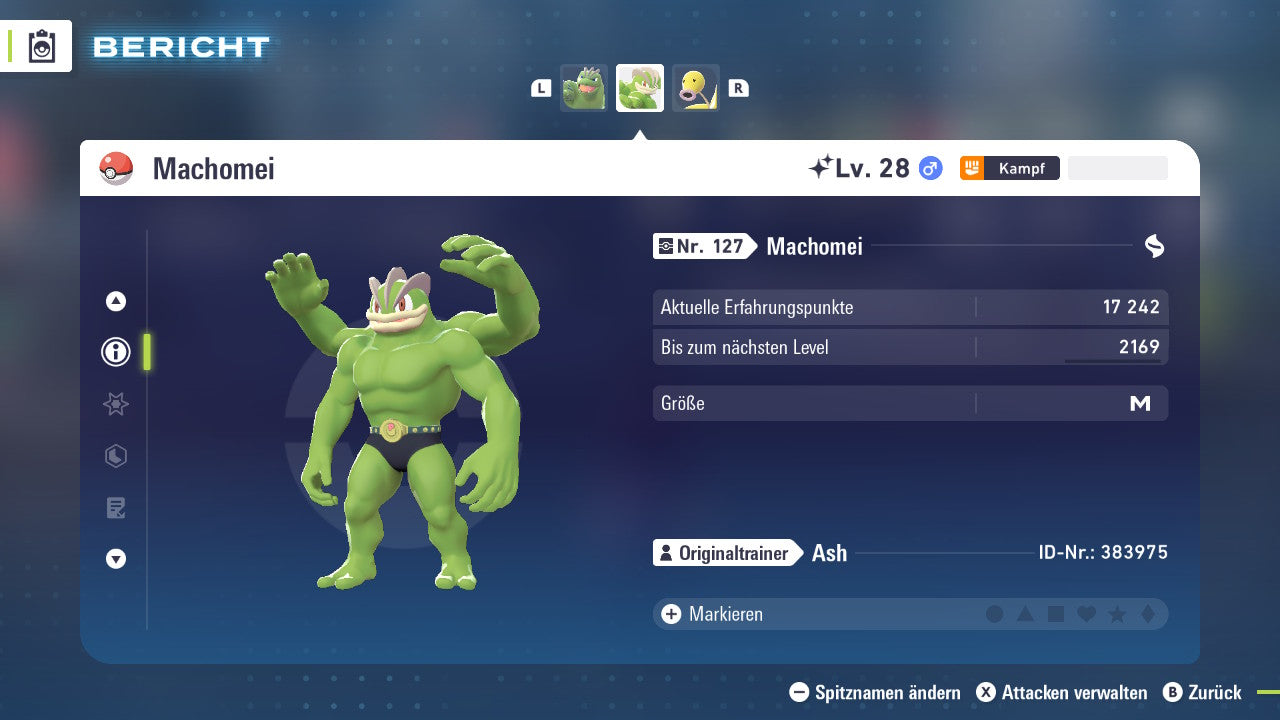Click the Kampf type badge
The width and height of the screenshot is (1280, 720).
pyautogui.click(x=1010, y=168)
